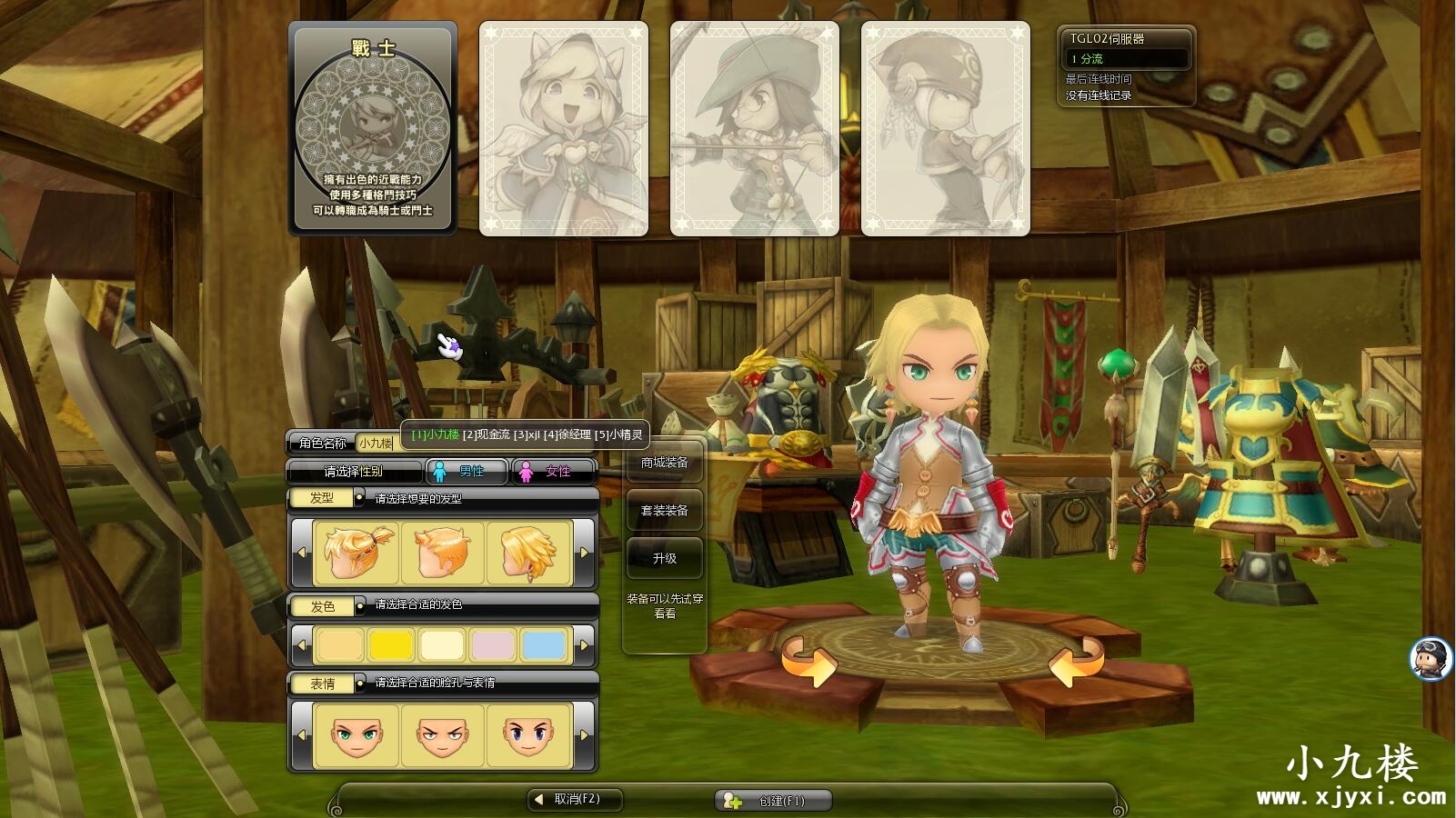Choose the fox-eared winged girl class card
This screenshot has height=818, width=1456.
tap(564, 129)
